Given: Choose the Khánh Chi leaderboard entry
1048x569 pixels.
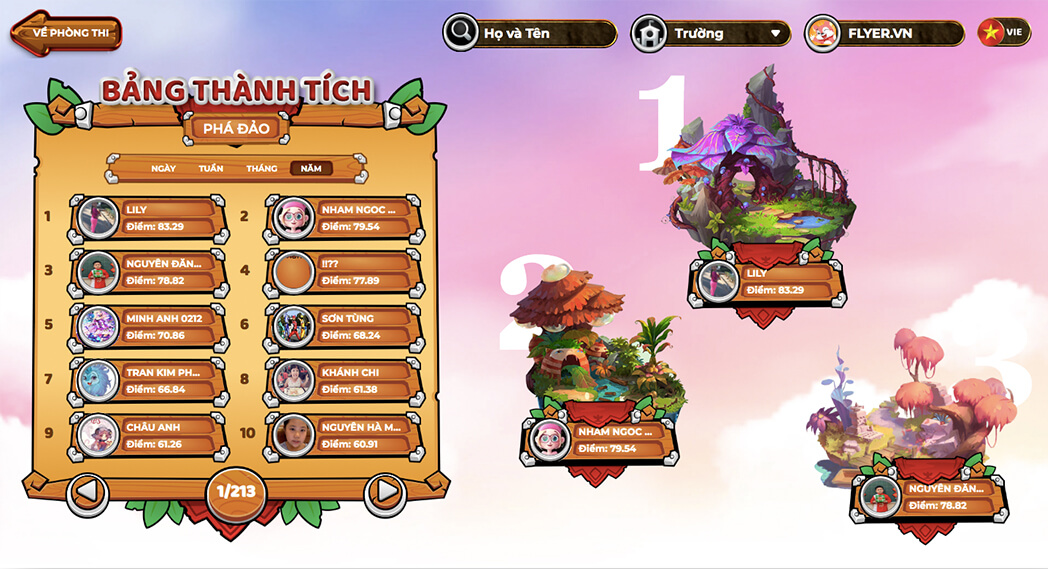Looking at the screenshot, I should coord(343,380).
